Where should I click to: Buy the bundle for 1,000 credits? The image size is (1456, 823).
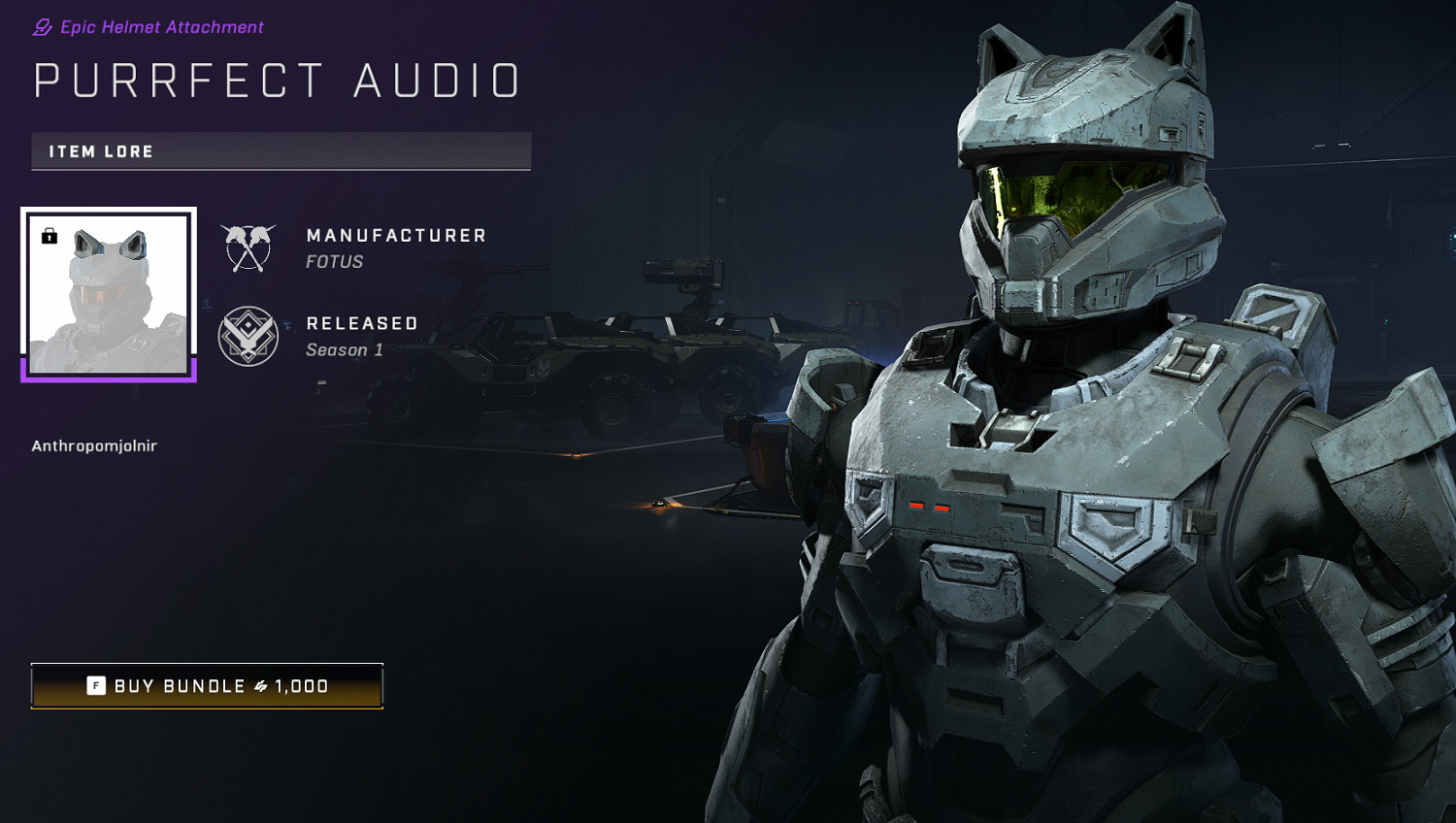207,686
